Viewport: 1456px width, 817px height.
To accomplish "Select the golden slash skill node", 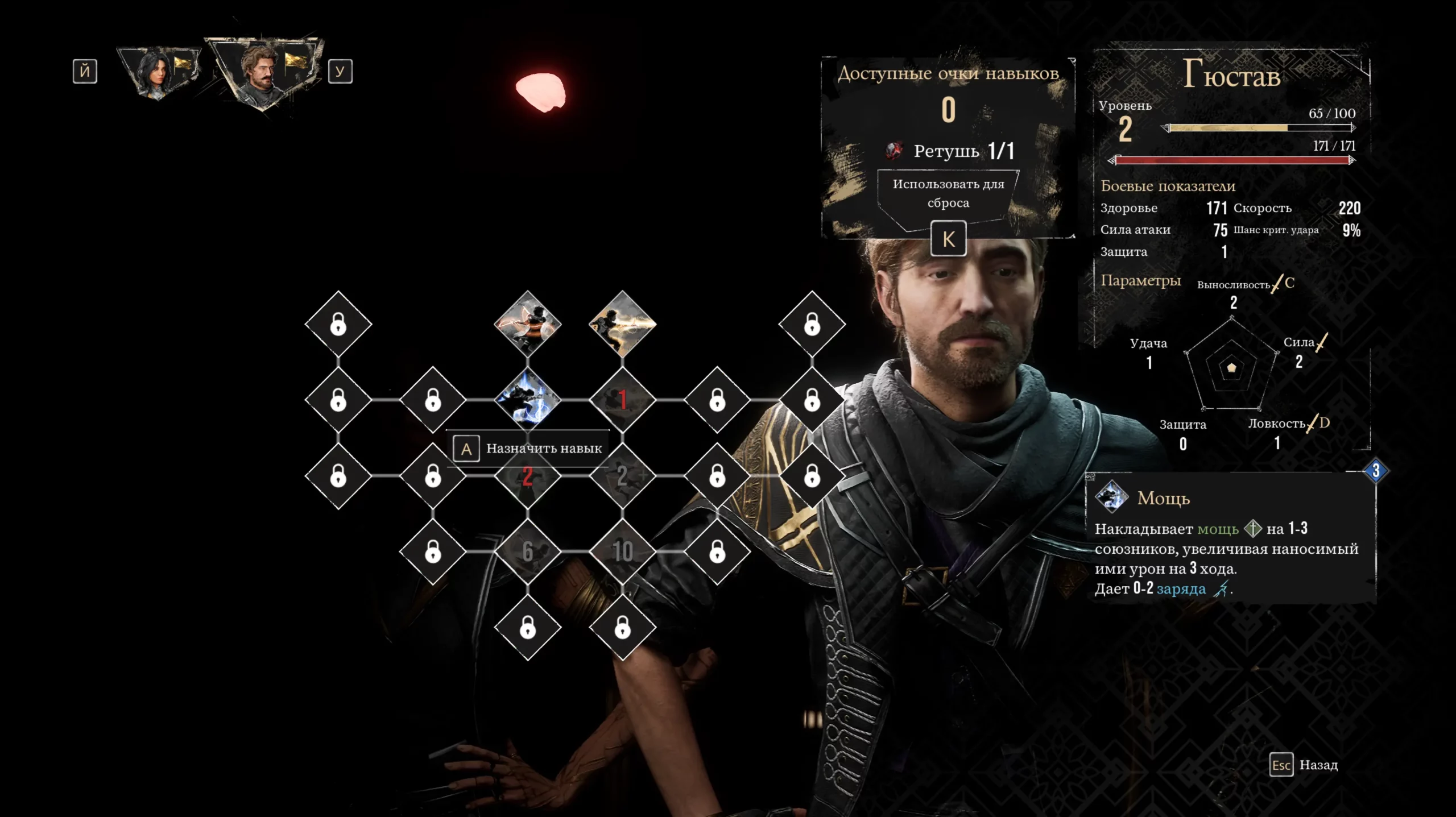I will 623,324.
